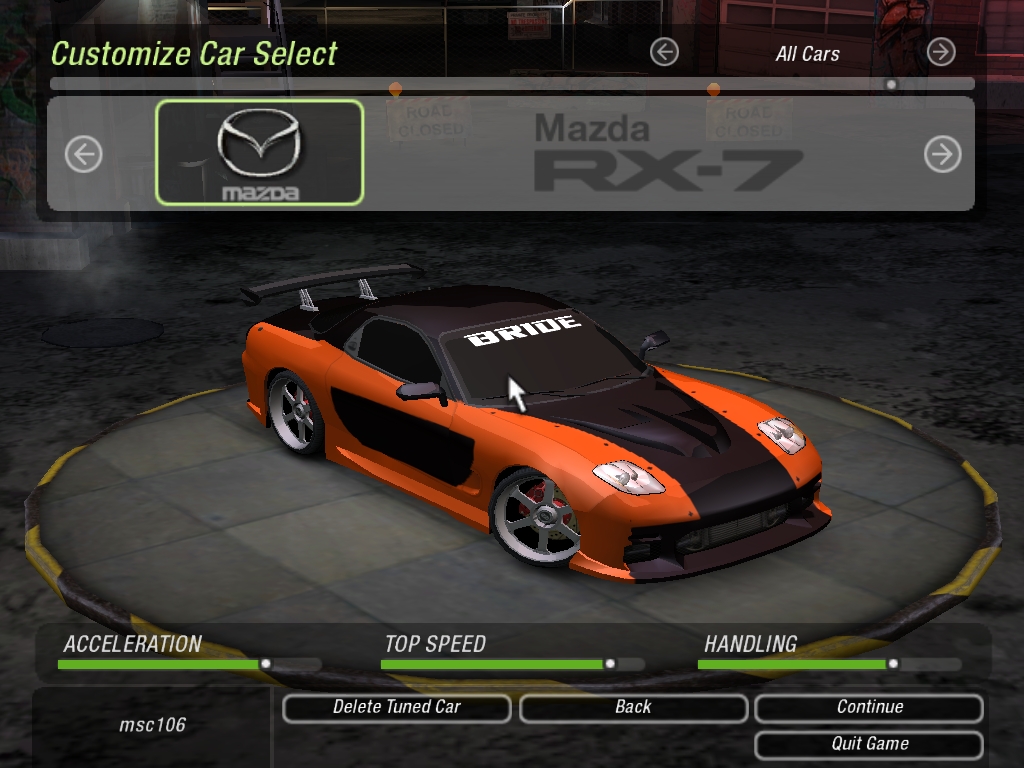Browse to the previous car in list
The height and width of the screenshot is (768, 1024).
tap(84, 154)
